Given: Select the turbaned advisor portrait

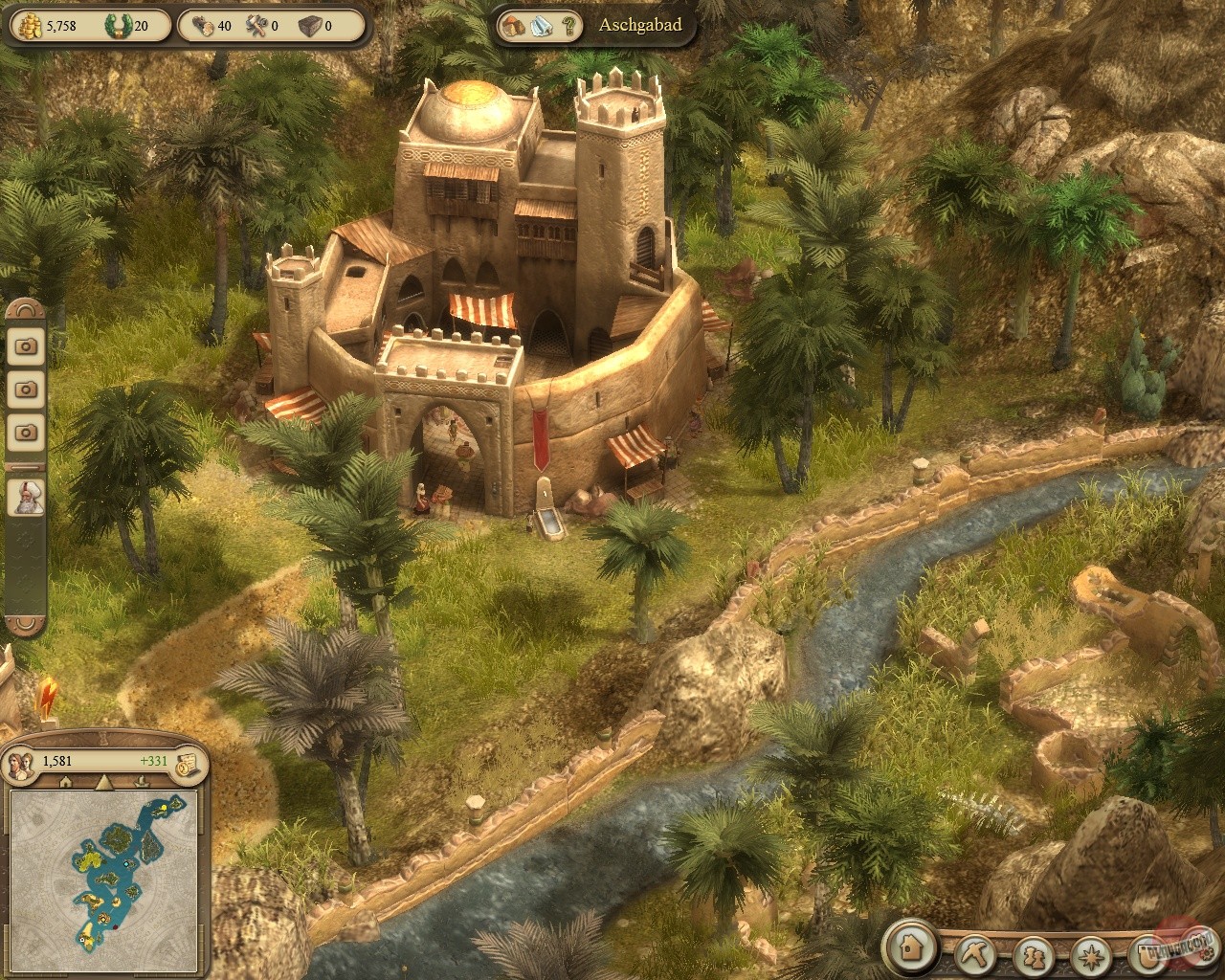Looking at the screenshot, I should click(26, 498).
